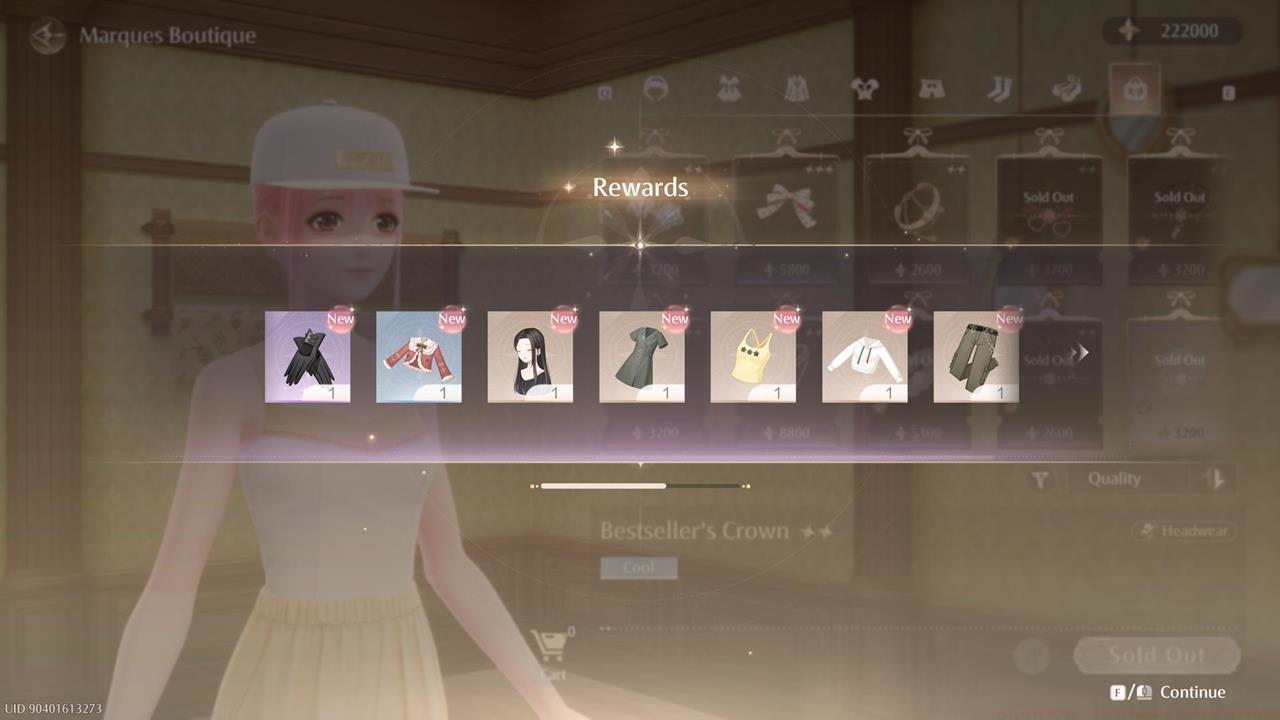Open the highlighted shop bag category icon
This screenshot has width=1280, height=720.
[x=1135, y=88]
